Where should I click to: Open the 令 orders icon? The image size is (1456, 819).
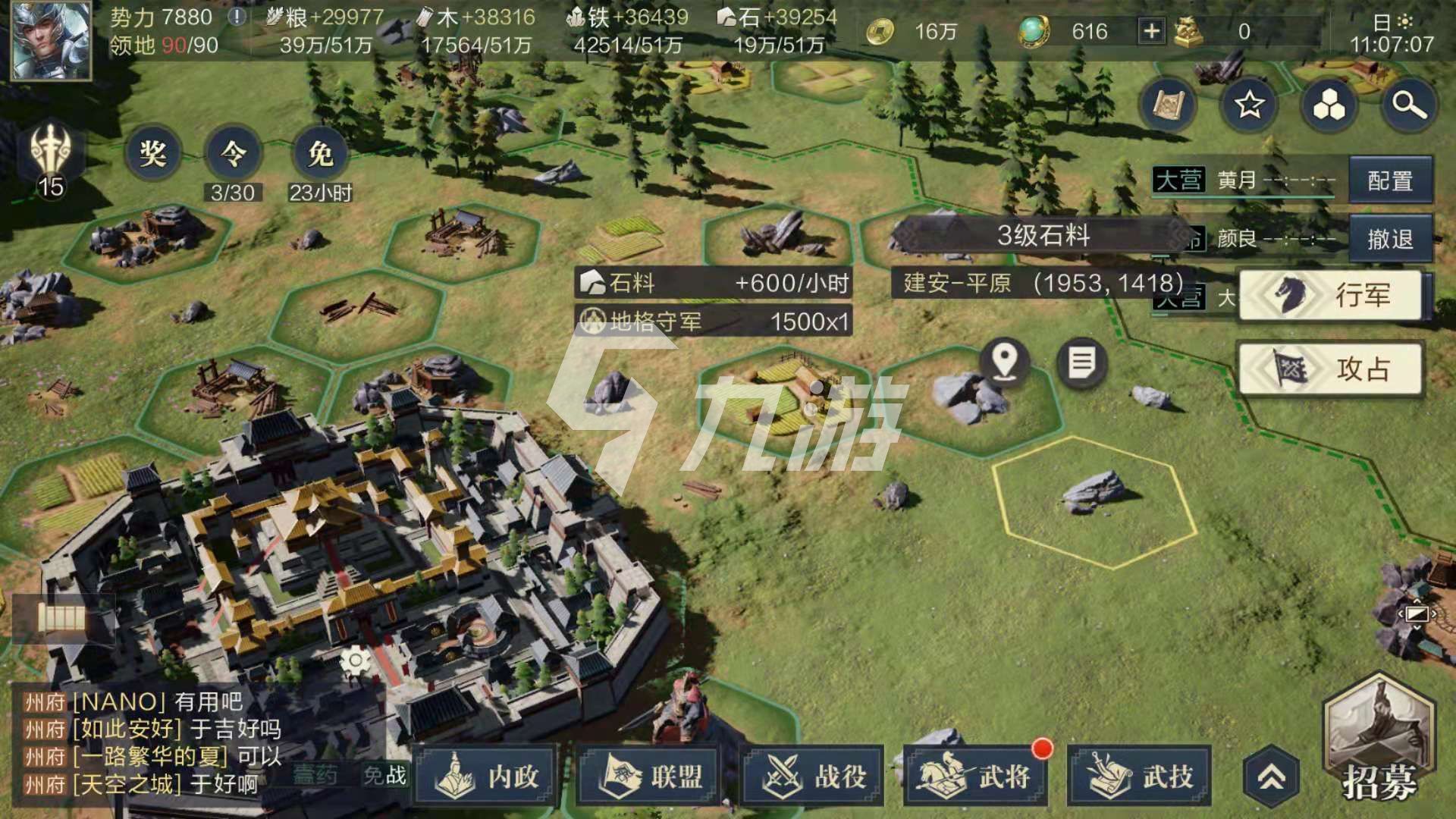click(233, 154)
